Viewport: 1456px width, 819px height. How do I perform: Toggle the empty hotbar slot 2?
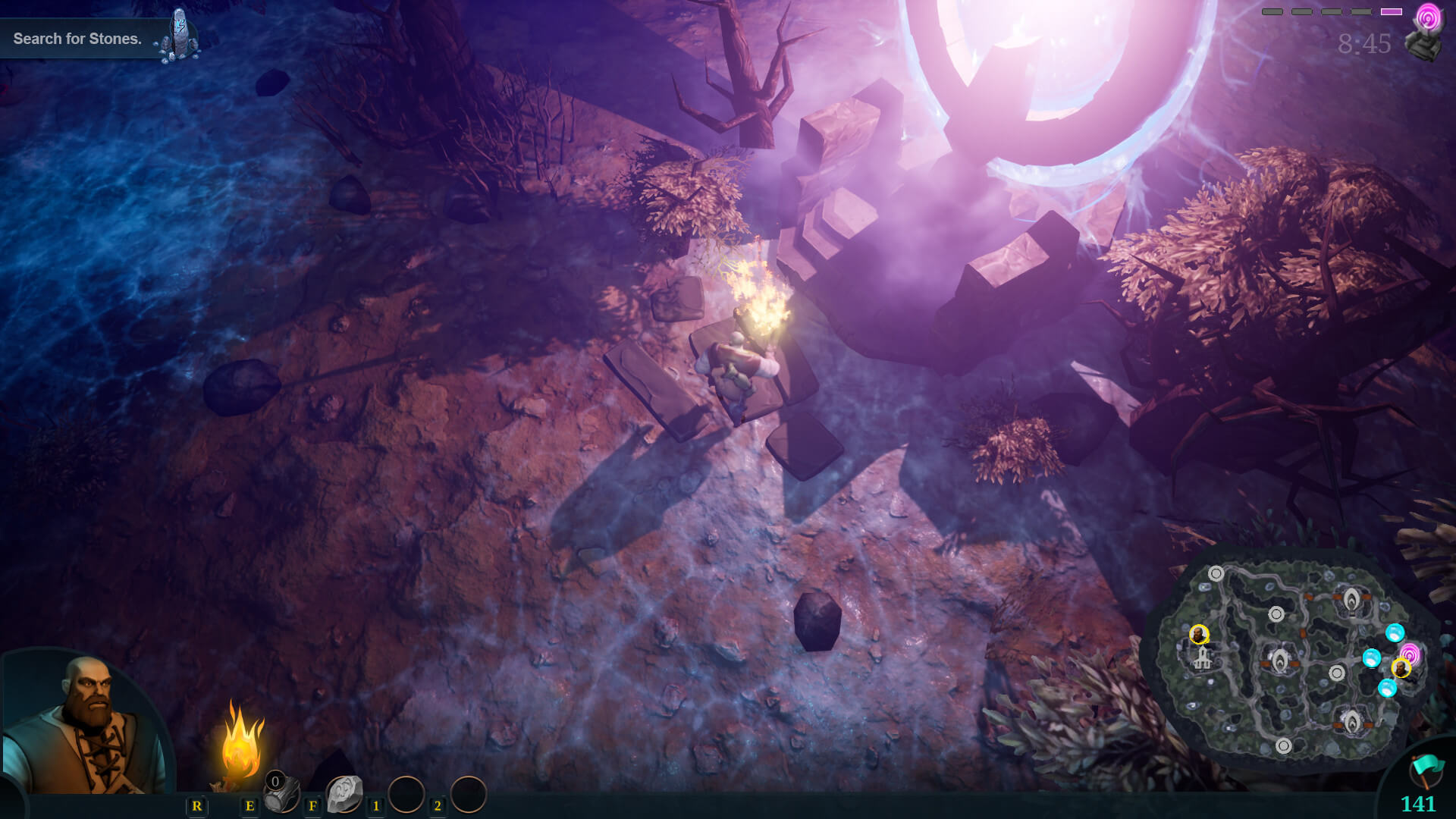470,796
